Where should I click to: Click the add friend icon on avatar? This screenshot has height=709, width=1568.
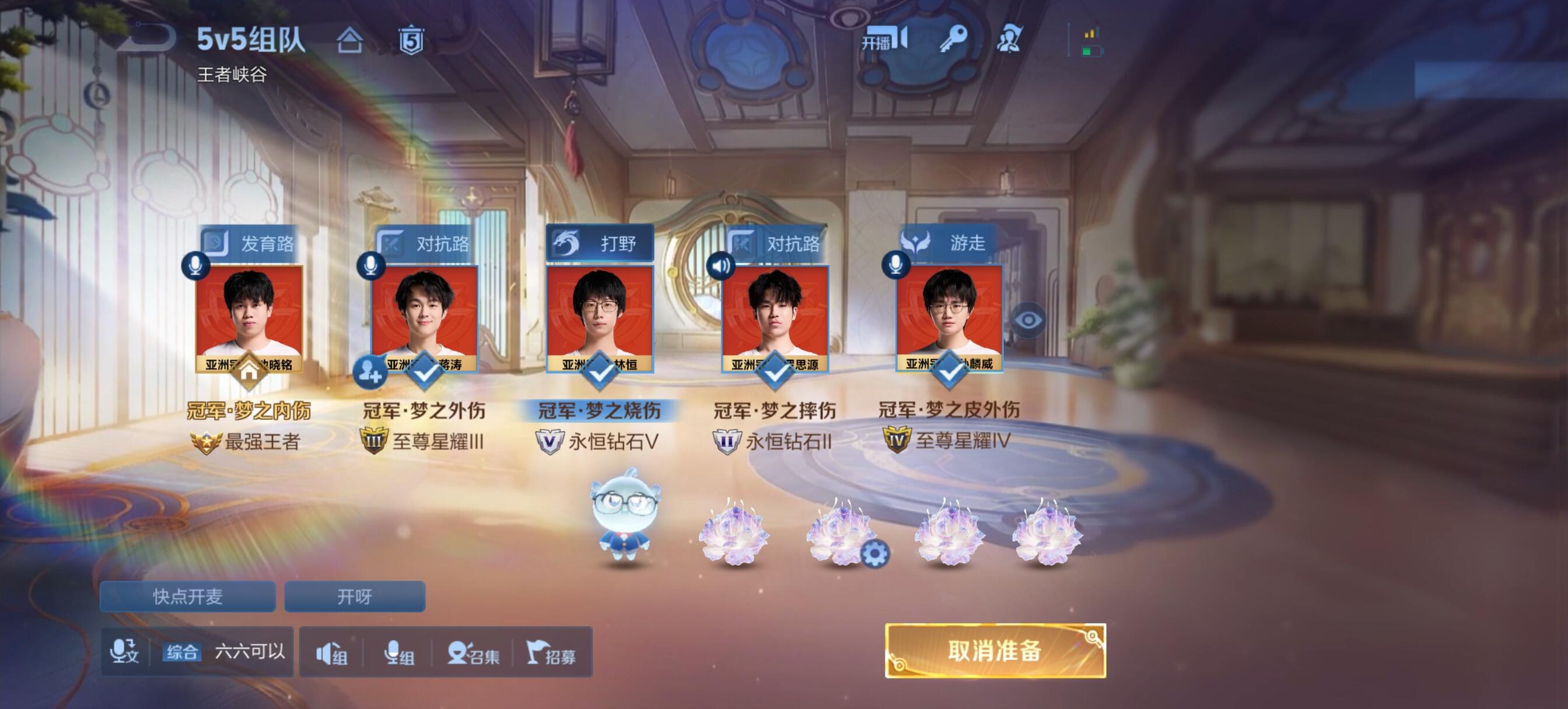point(369,371)
